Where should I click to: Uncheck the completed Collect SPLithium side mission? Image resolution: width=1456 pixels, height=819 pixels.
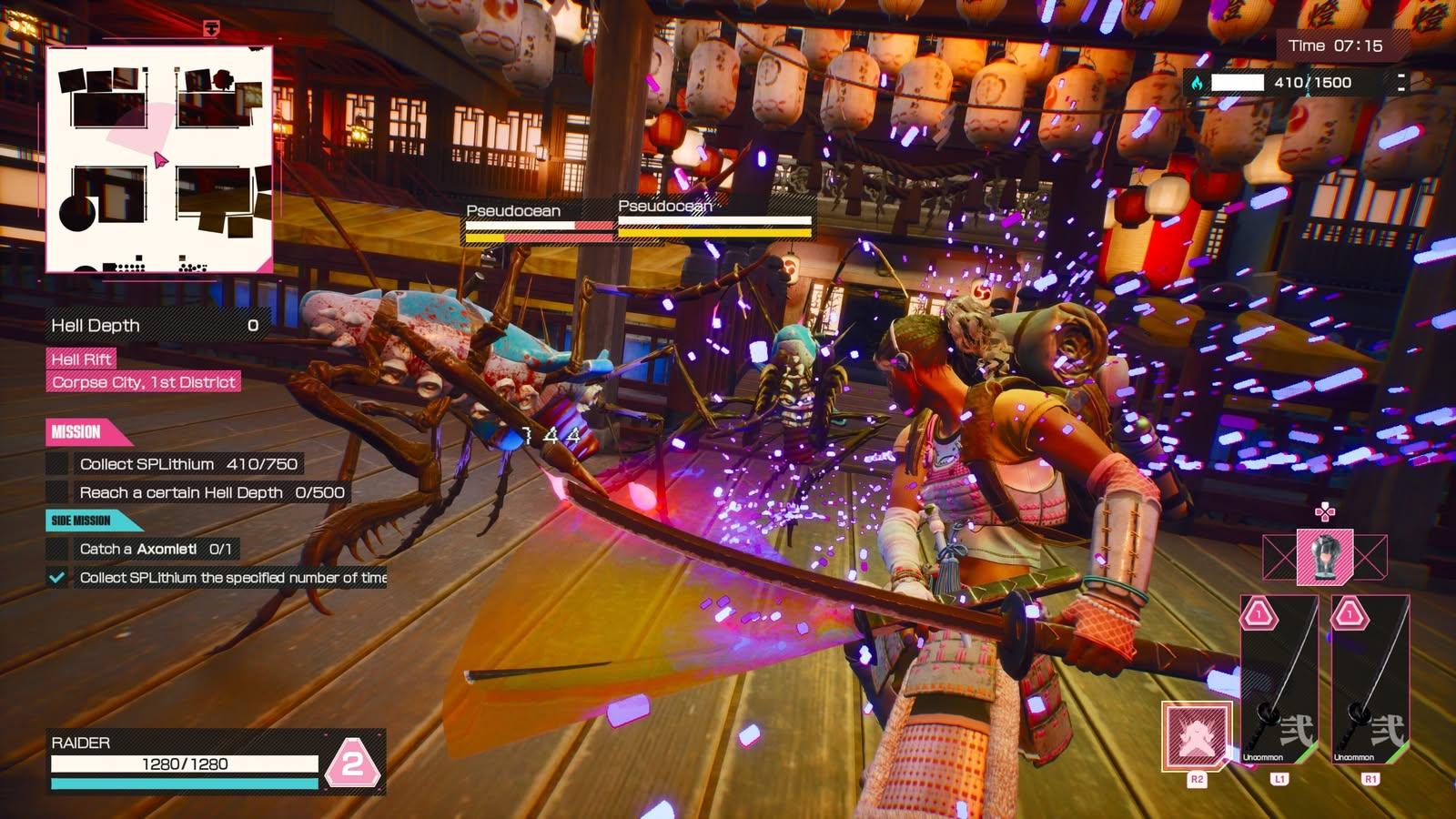[x=57, y=577]
